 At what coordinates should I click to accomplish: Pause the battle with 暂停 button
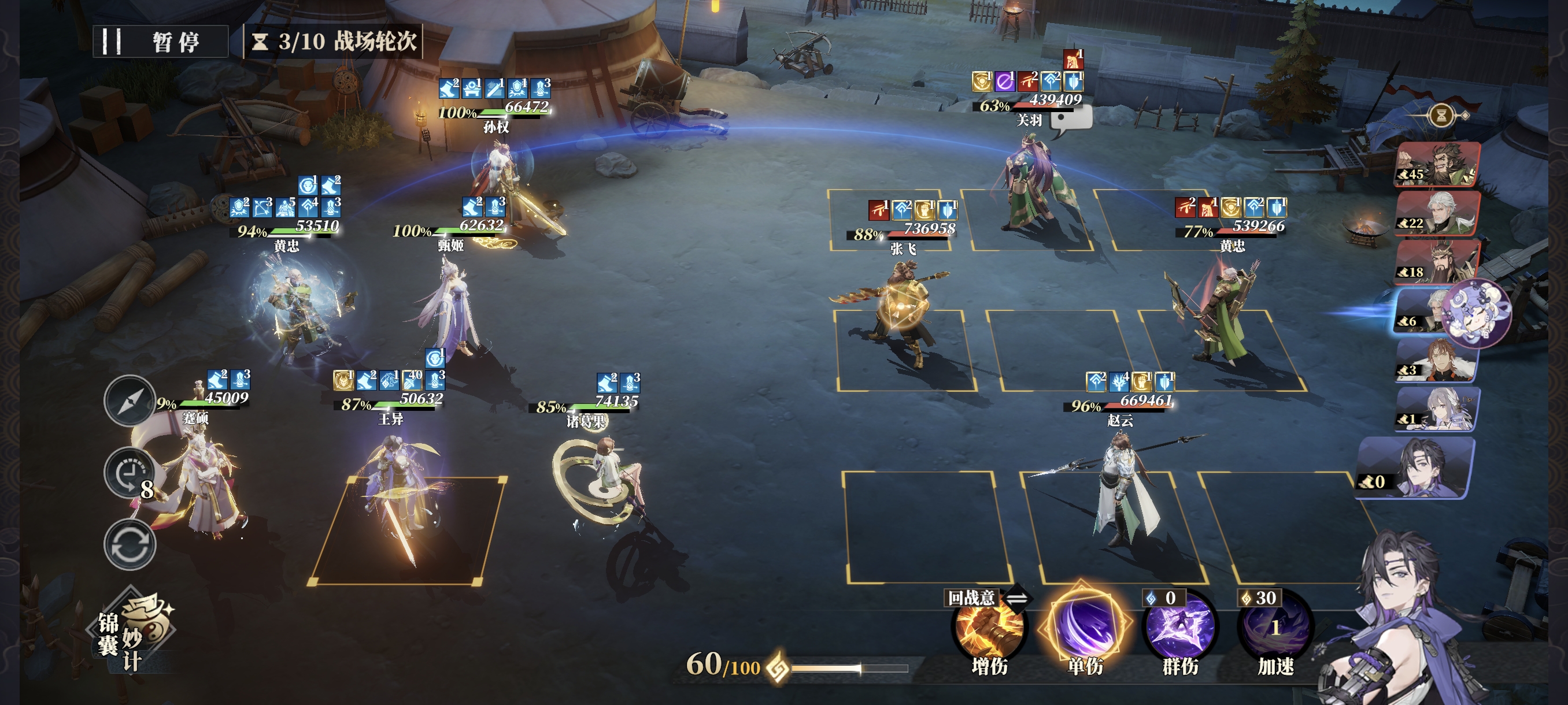click(x=161, y=42)
